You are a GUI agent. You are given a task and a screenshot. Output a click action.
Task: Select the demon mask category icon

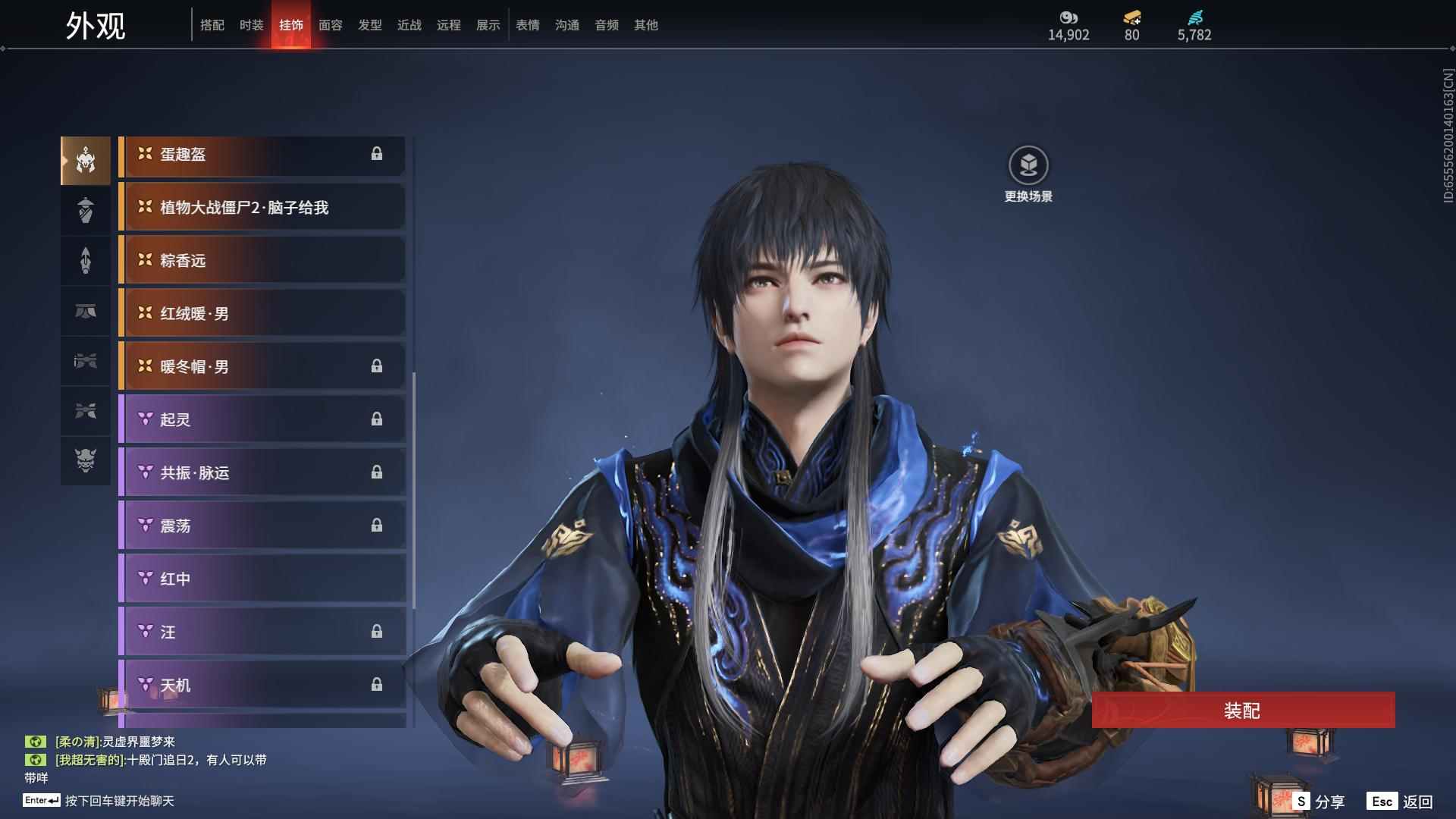(x=86, y=460)
